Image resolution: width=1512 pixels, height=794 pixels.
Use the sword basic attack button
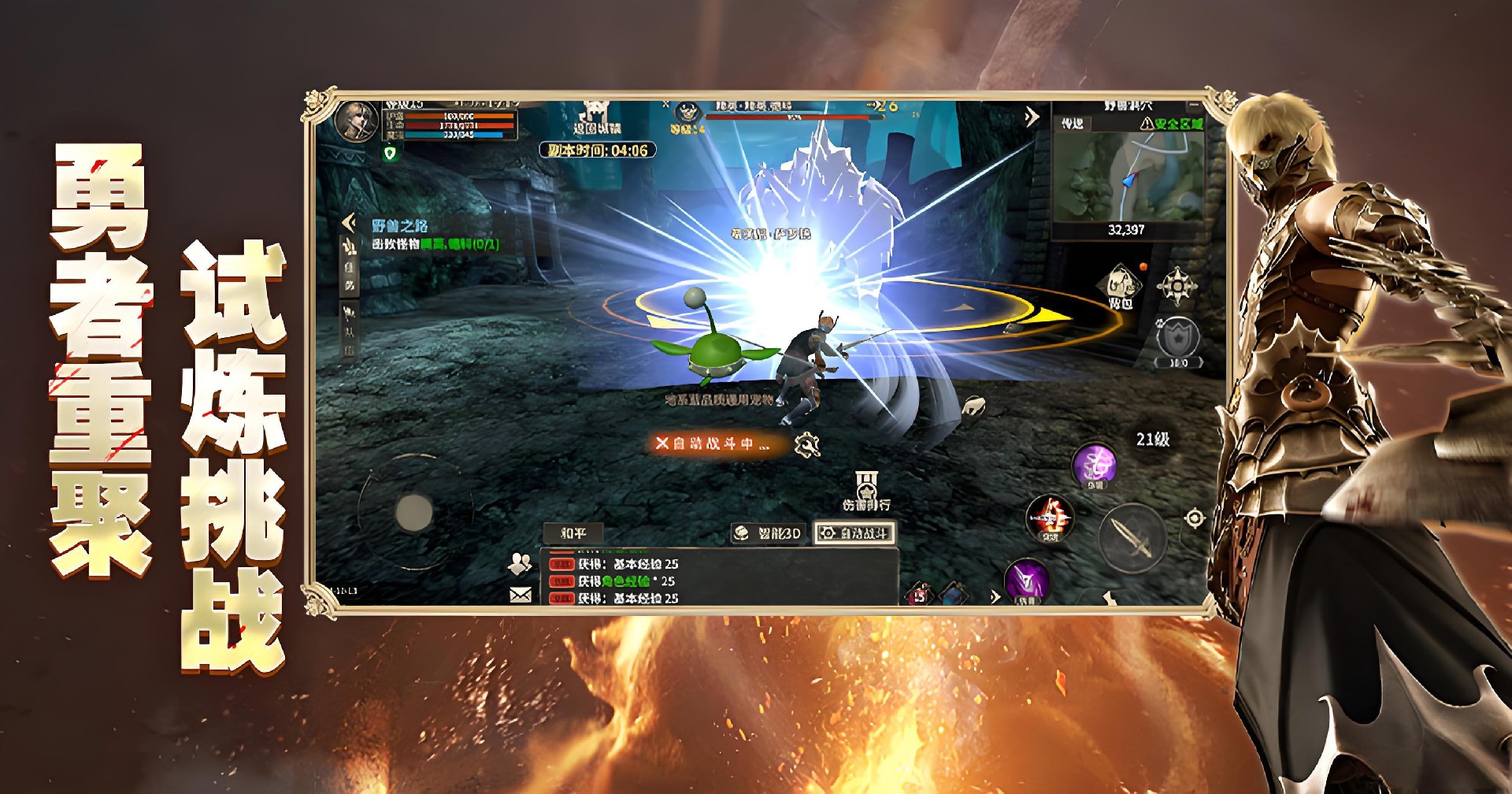[x=1132, y=538]
